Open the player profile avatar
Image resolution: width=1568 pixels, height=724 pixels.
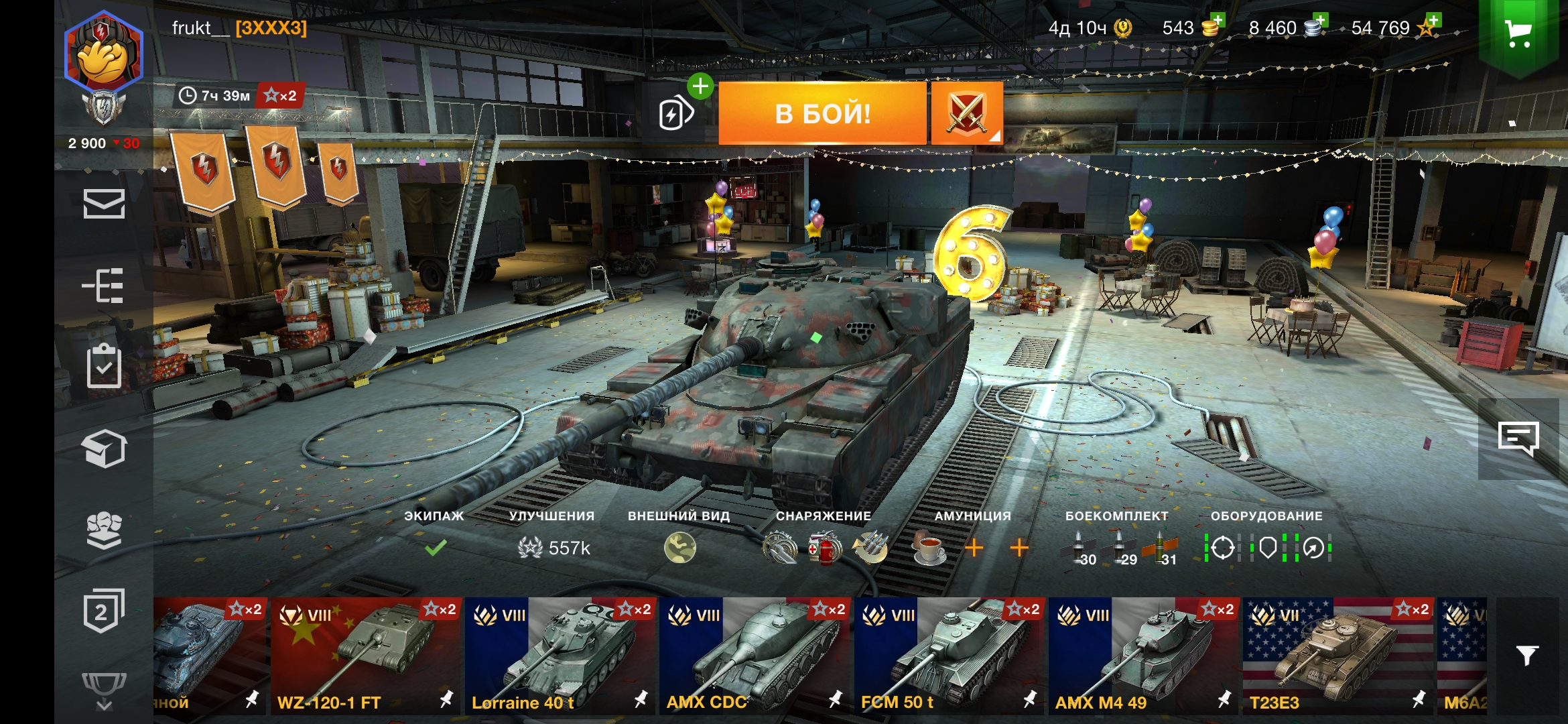(103, 52)
